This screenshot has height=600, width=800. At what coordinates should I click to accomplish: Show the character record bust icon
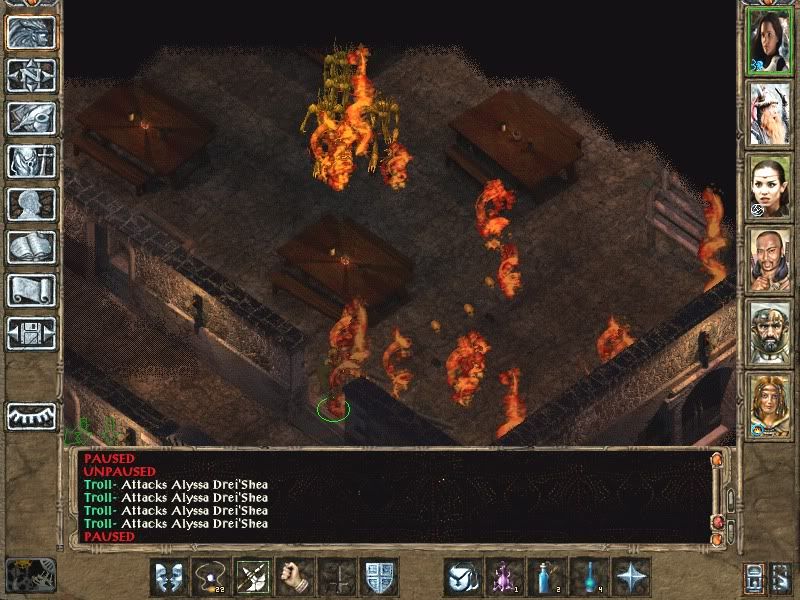pyautogui.click(x=31, y=204)
